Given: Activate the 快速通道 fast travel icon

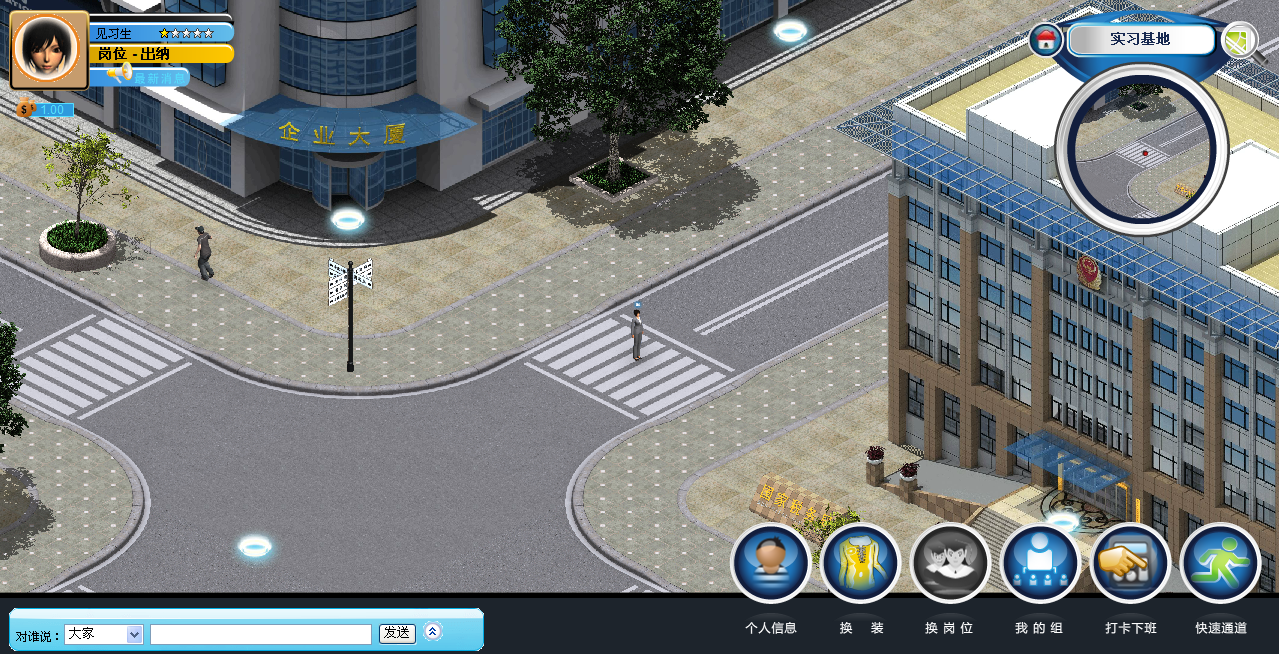Looking at the screenshot, I should (1220, 563).
